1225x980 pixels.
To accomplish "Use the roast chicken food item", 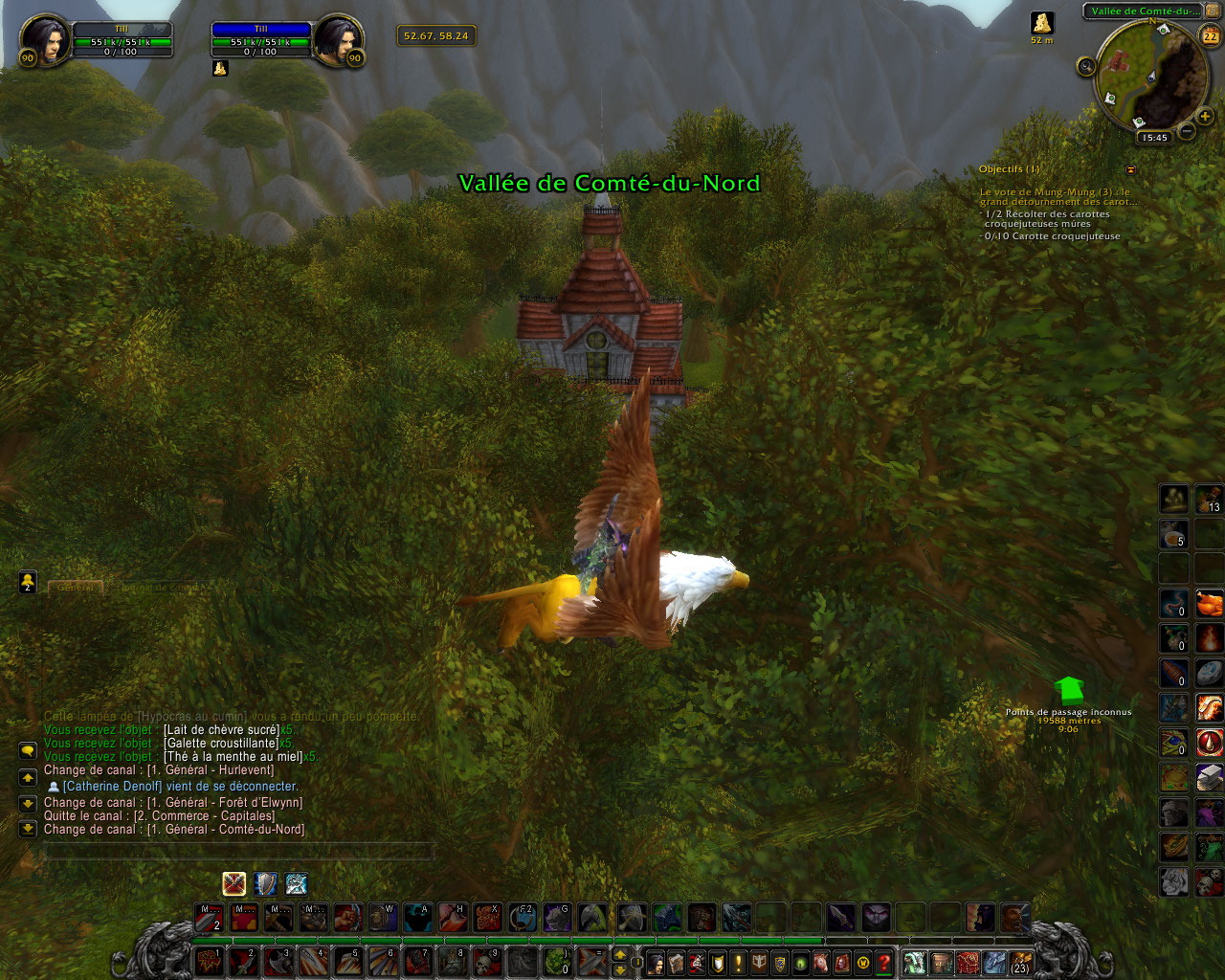I will click(1210, 603).
